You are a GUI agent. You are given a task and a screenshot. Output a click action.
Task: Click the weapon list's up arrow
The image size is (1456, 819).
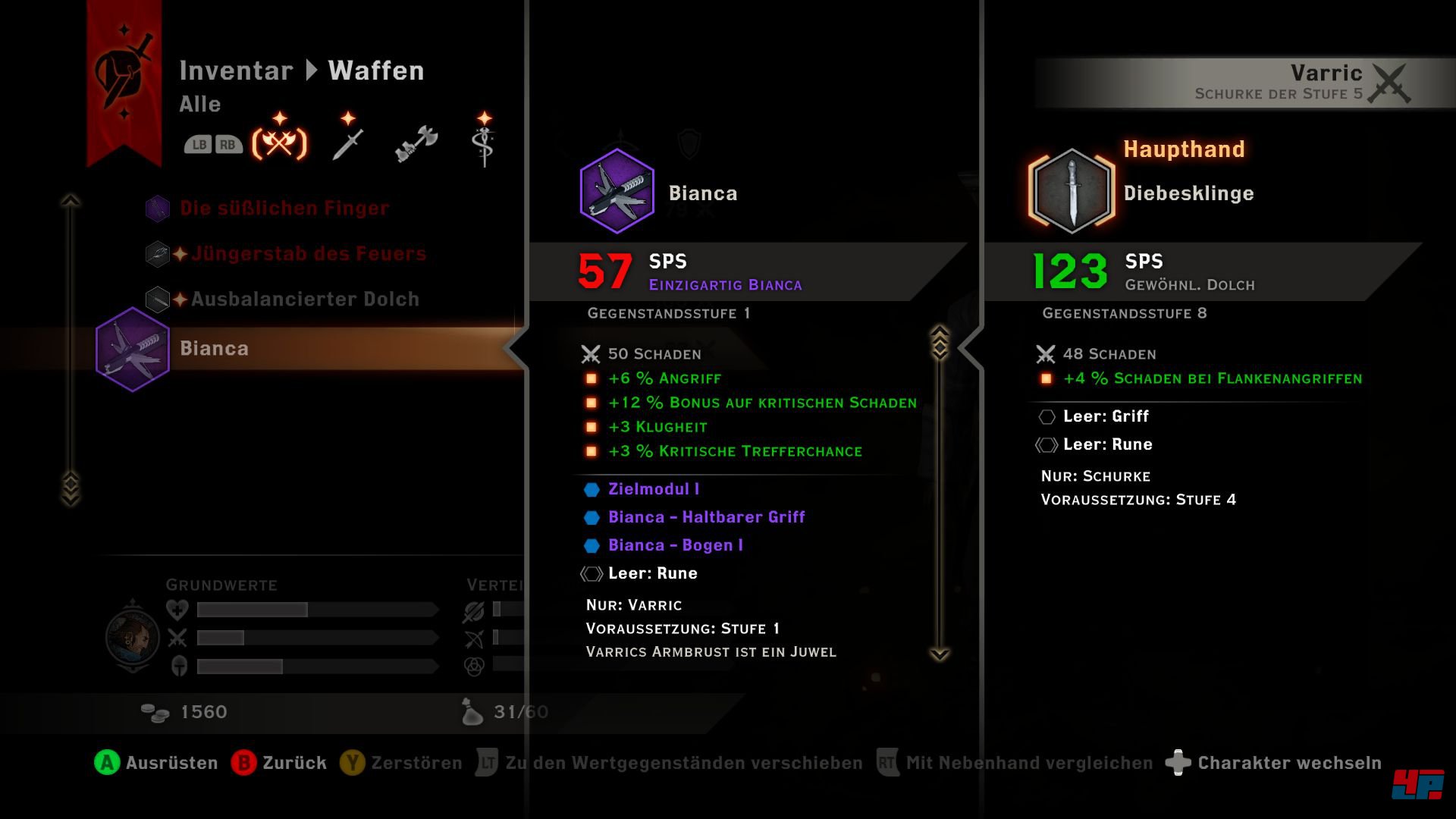tap(71, 201)
